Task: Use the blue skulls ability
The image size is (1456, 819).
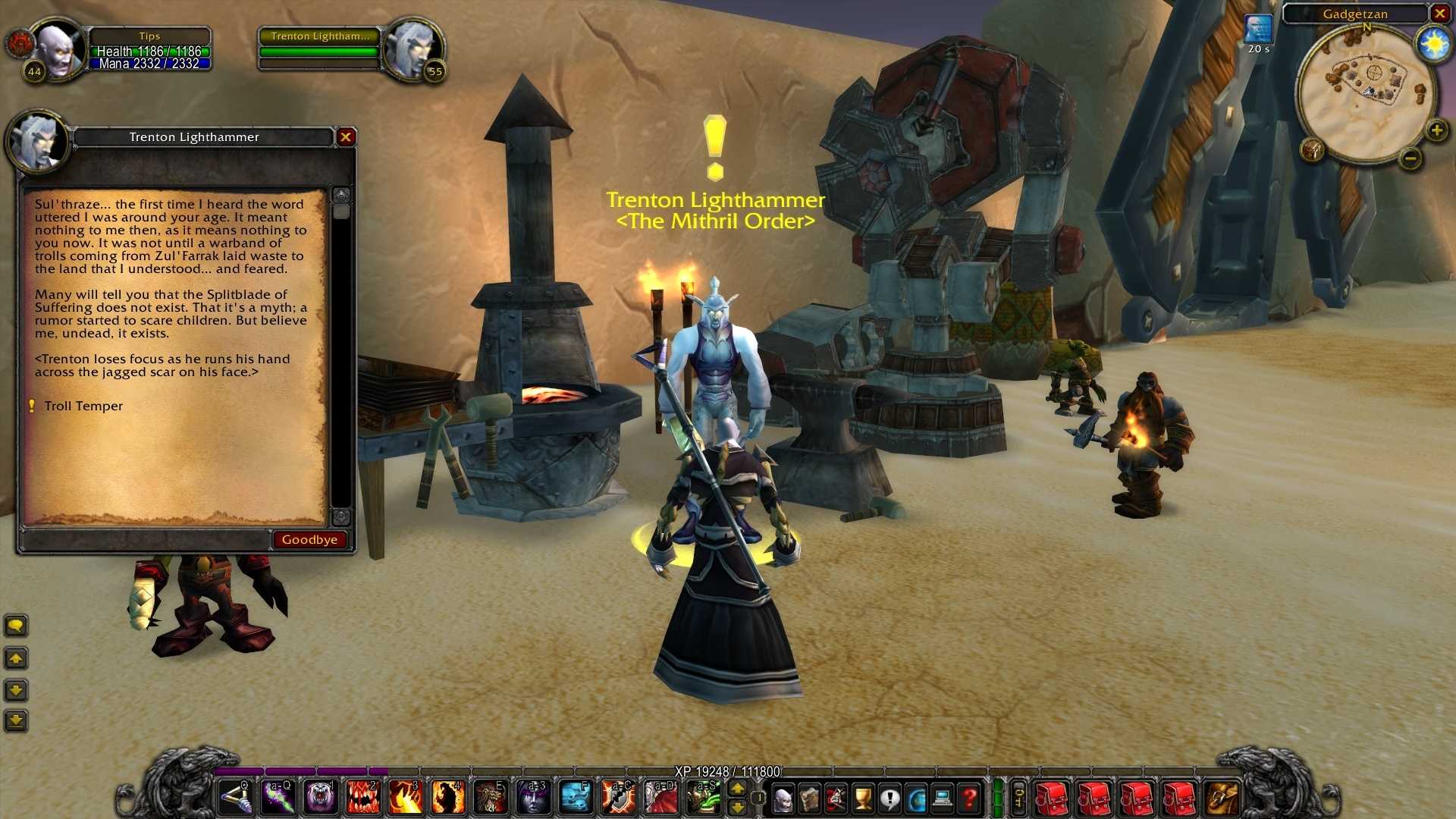Action: point(576,799)
